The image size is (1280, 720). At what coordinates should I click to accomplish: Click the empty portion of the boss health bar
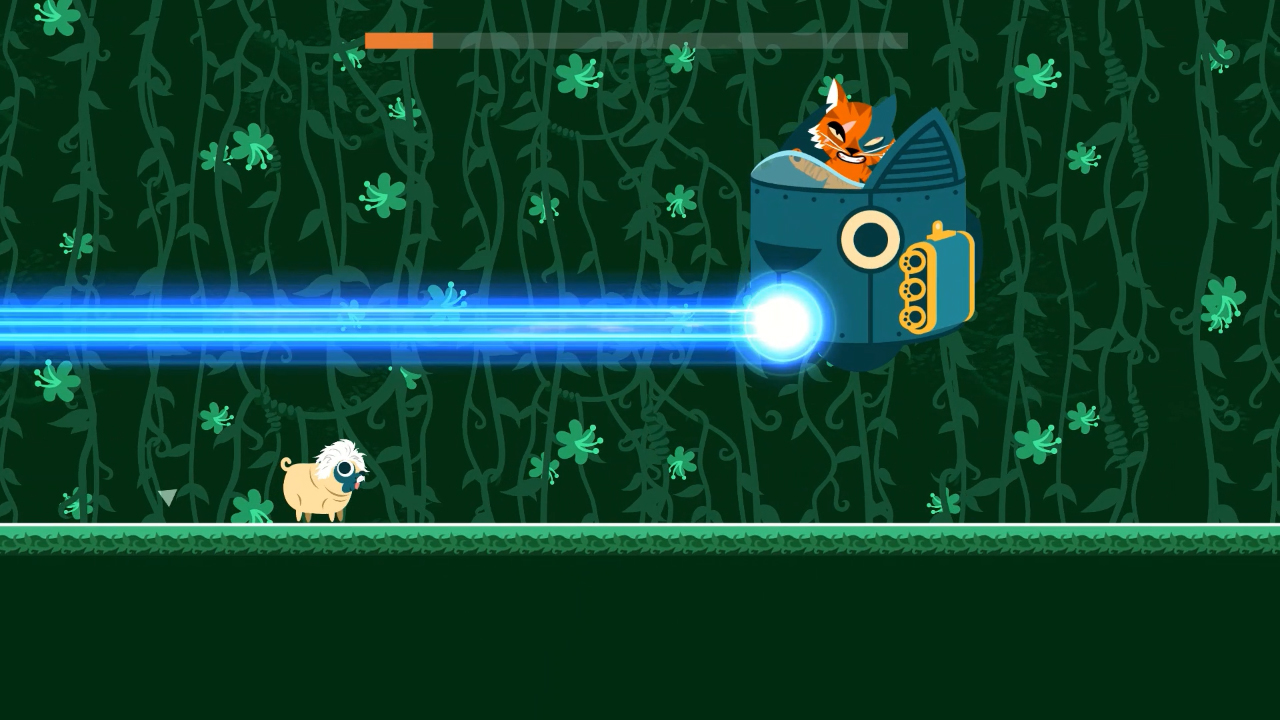[x=670, y=40]
